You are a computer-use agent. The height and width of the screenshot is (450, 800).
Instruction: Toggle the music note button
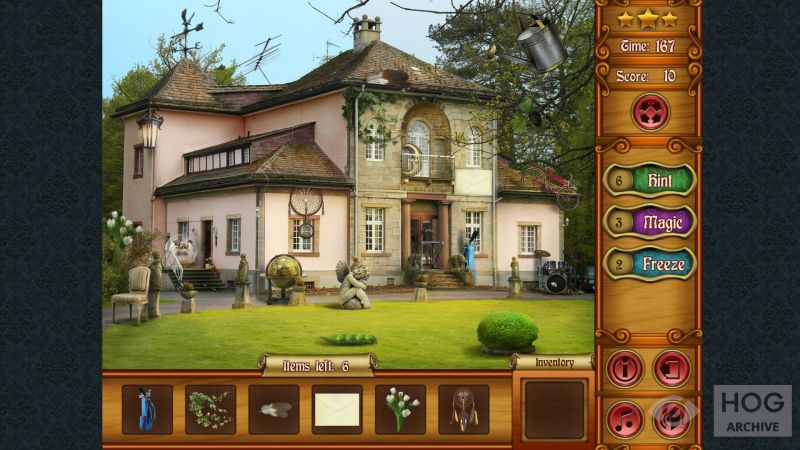pos(625,418)
